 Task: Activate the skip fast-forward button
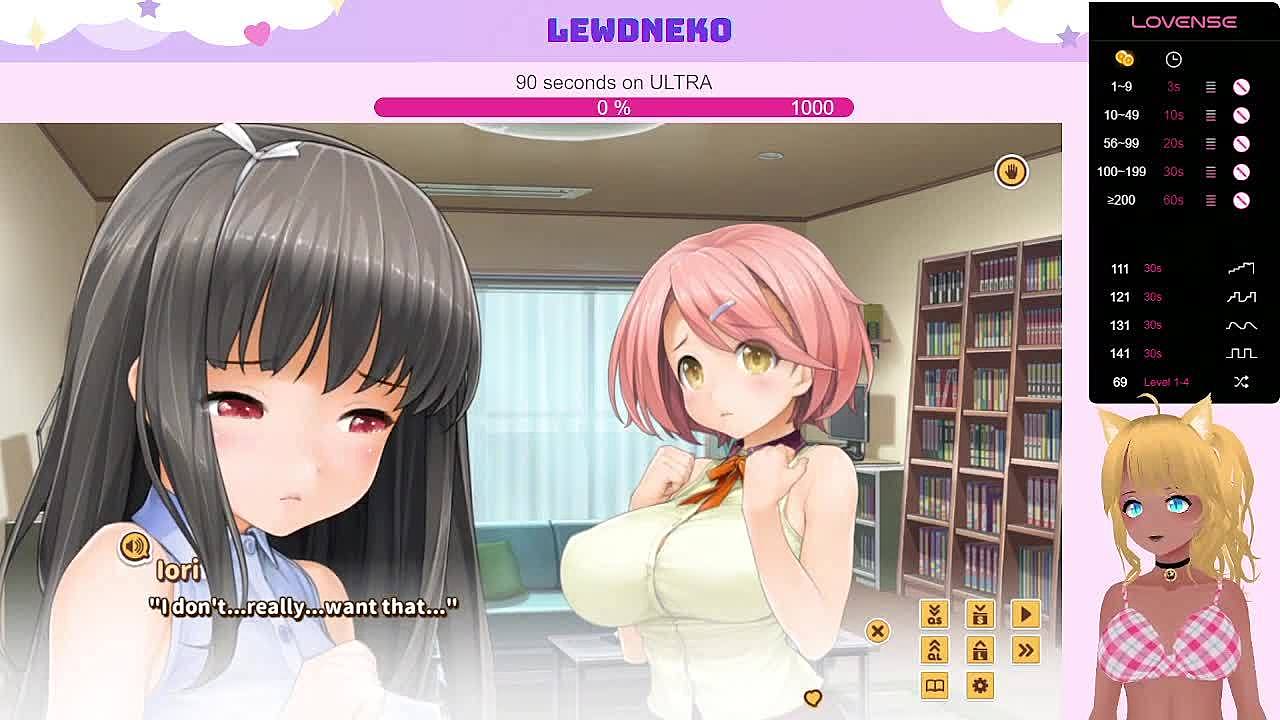(1025, 650)
